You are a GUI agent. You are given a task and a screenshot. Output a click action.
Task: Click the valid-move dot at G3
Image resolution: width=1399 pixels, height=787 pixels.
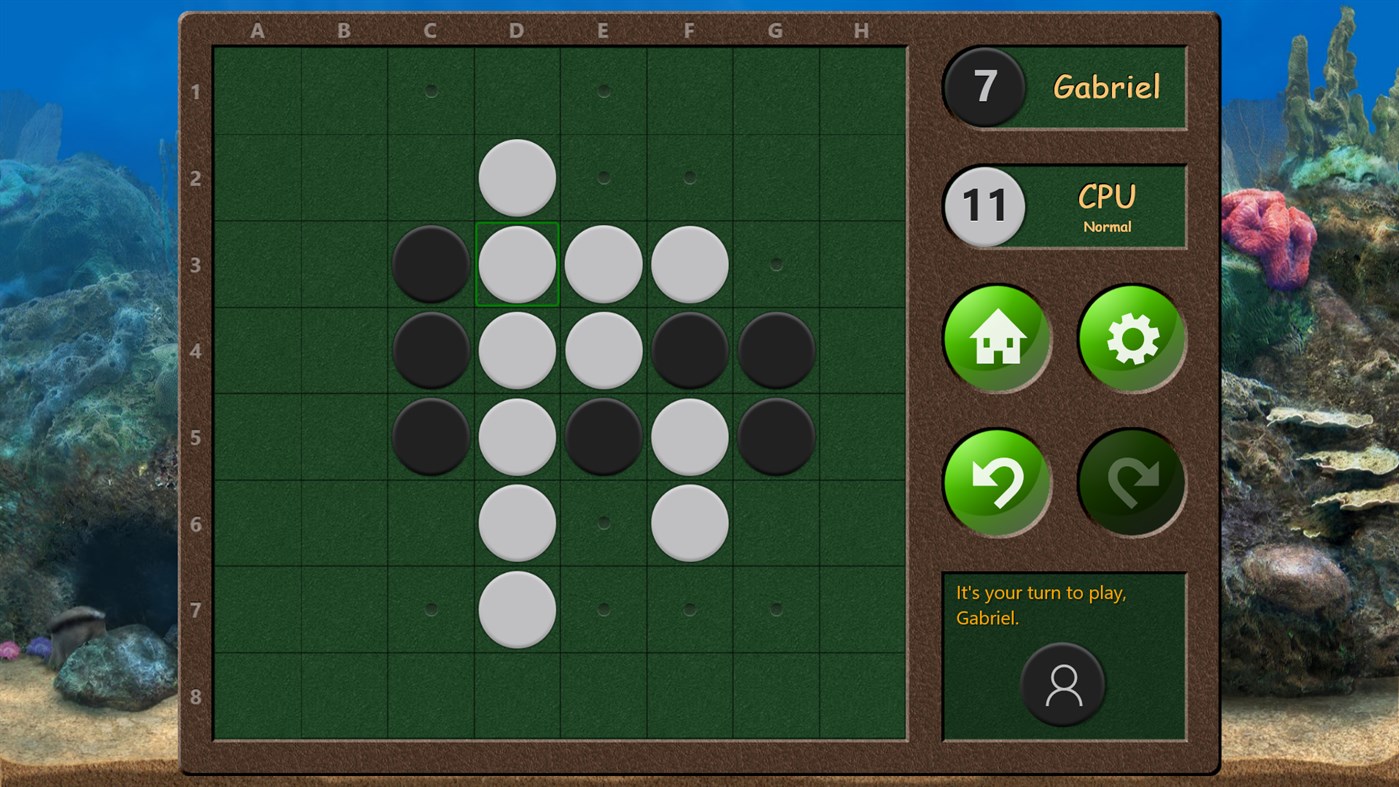coord(775,262)
